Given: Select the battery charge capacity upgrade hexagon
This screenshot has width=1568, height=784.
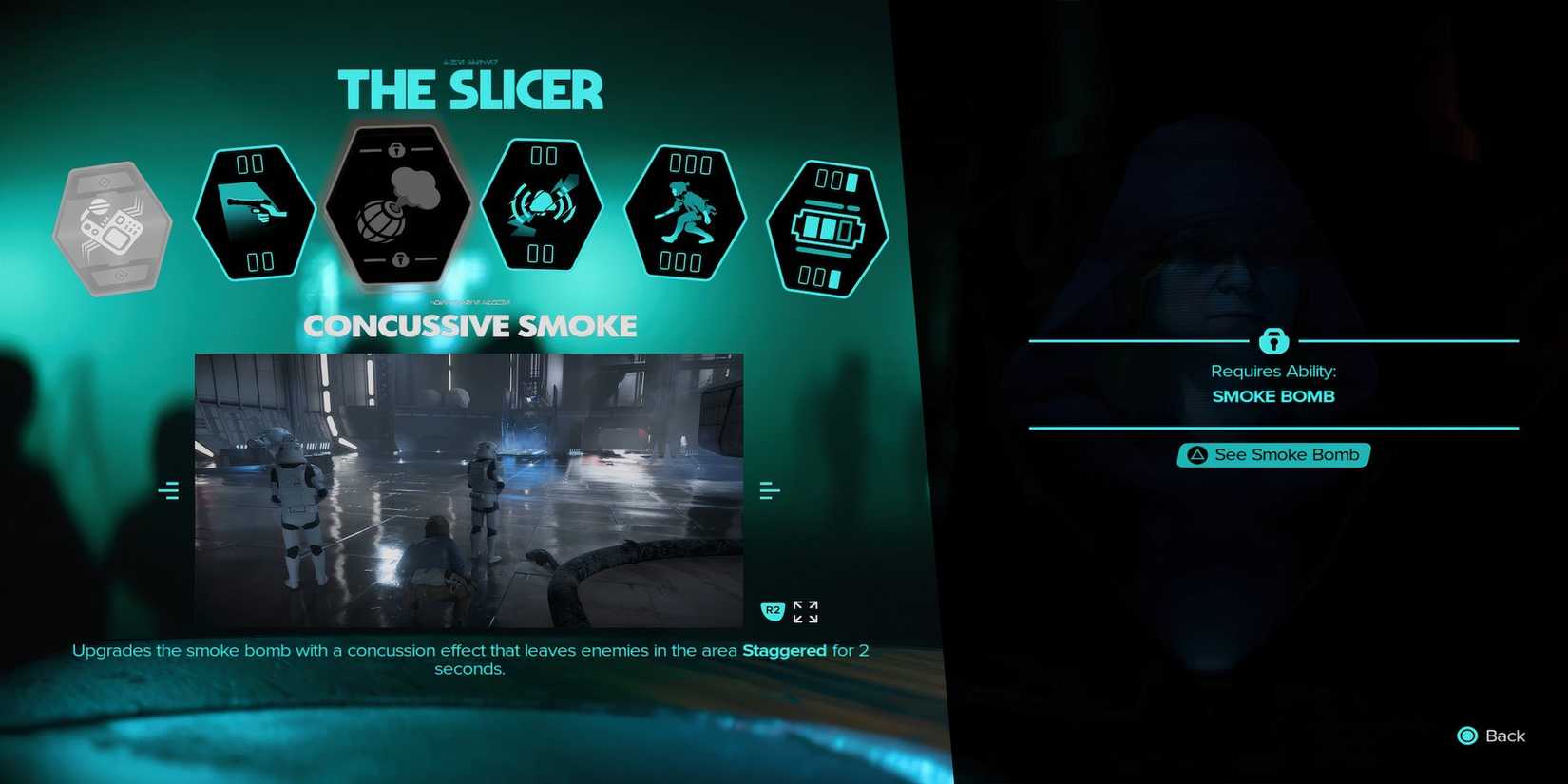Looking at the screenshot, I should pyautogui.click(x=827, y=225).
